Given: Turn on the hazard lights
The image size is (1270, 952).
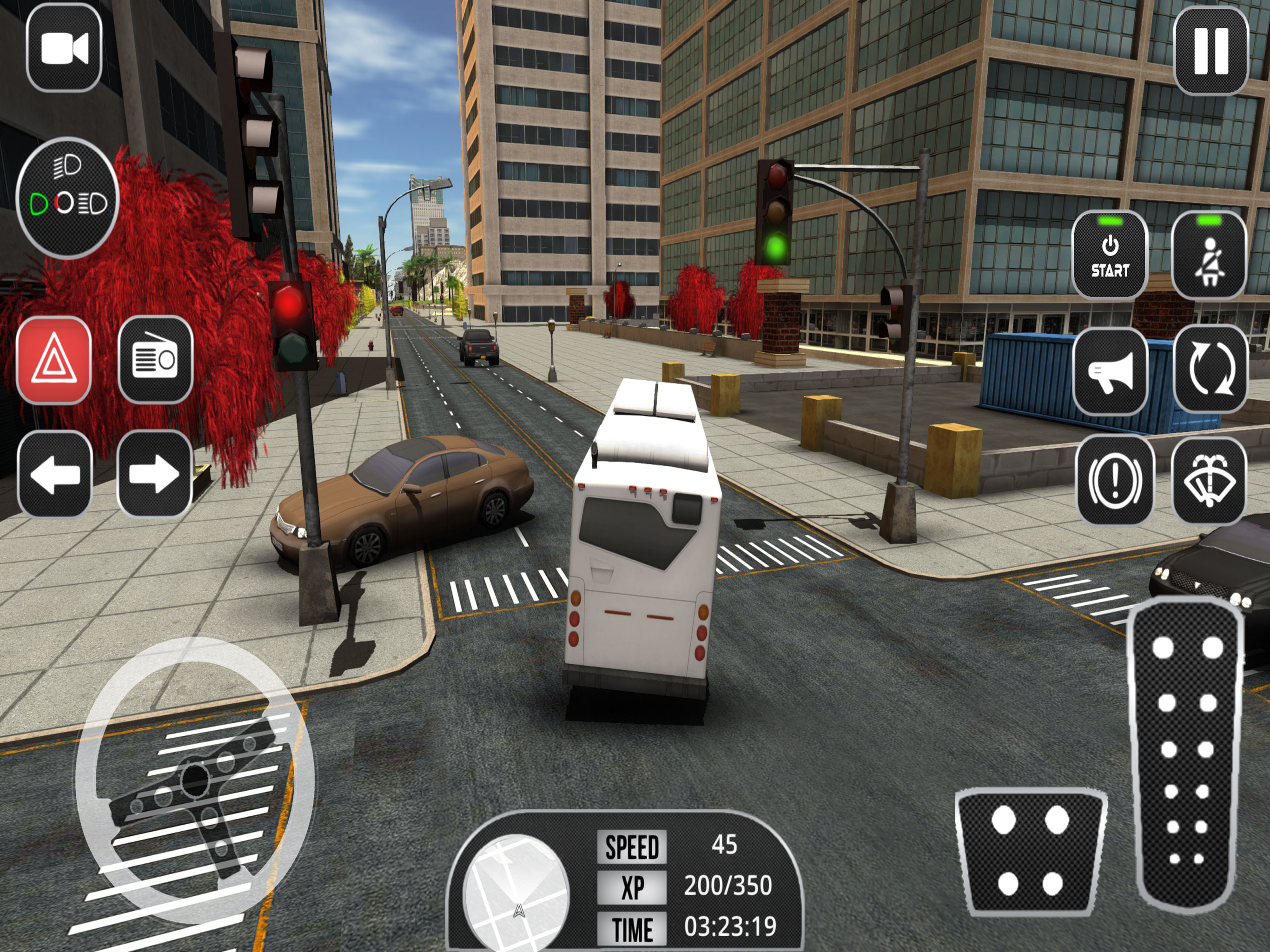Looking at the screenshot, I should pos(54,360).
